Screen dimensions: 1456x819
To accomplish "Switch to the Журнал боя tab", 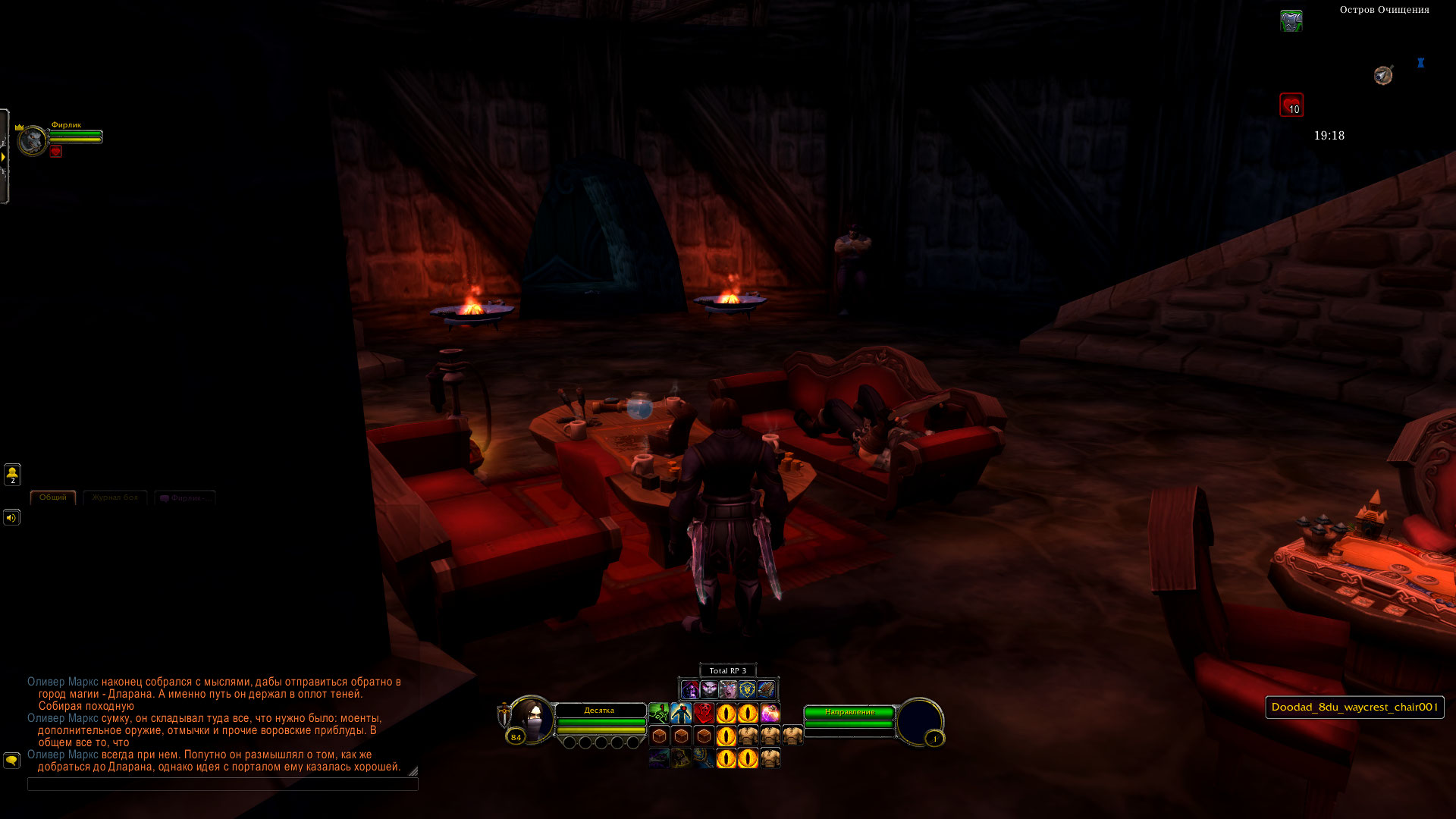I will [x=115, y=497].
